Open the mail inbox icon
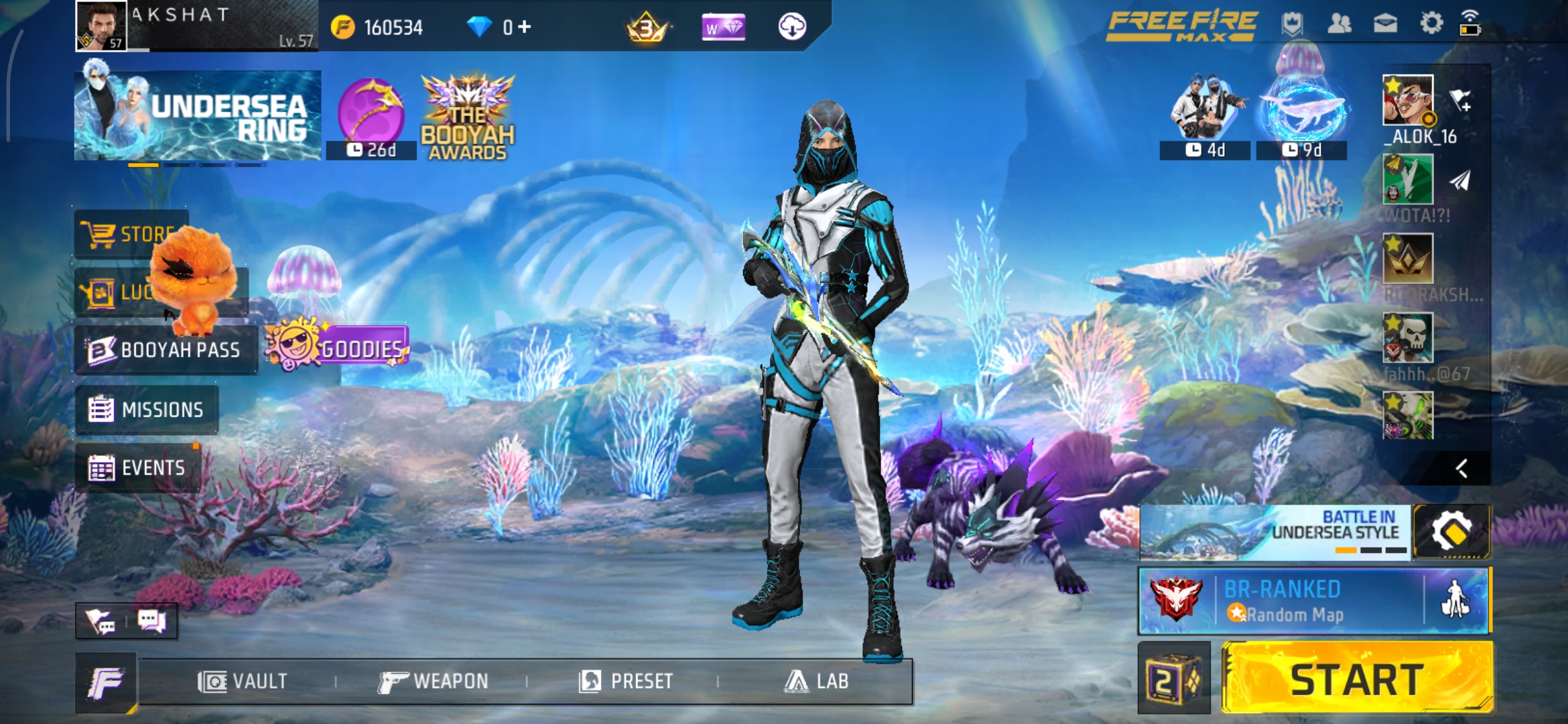 pyautogui.click(x=1385, y=23)
